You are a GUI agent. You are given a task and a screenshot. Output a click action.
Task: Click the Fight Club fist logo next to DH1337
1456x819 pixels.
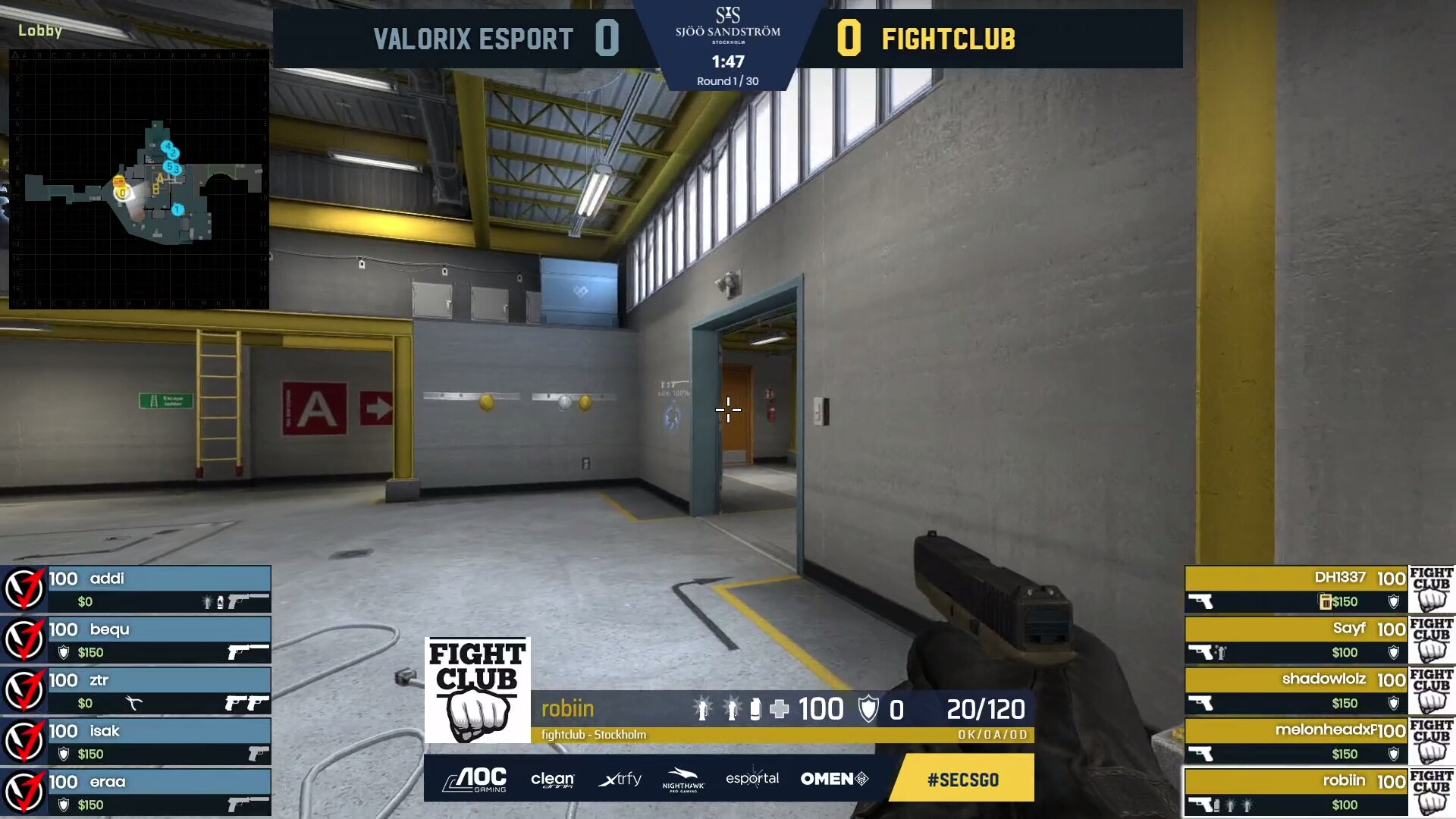pyautogui.click(x=1429, y=590)
